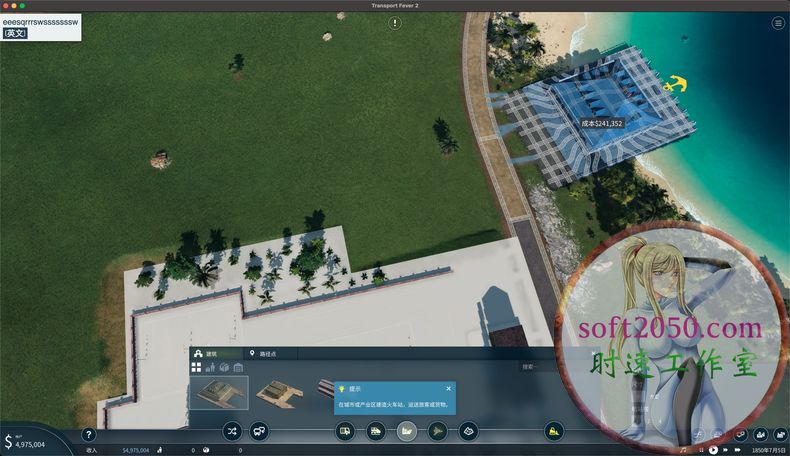790x456 pixels.
Task: Open the terrain landscaping tool button
Action: [x=468, y=432]
